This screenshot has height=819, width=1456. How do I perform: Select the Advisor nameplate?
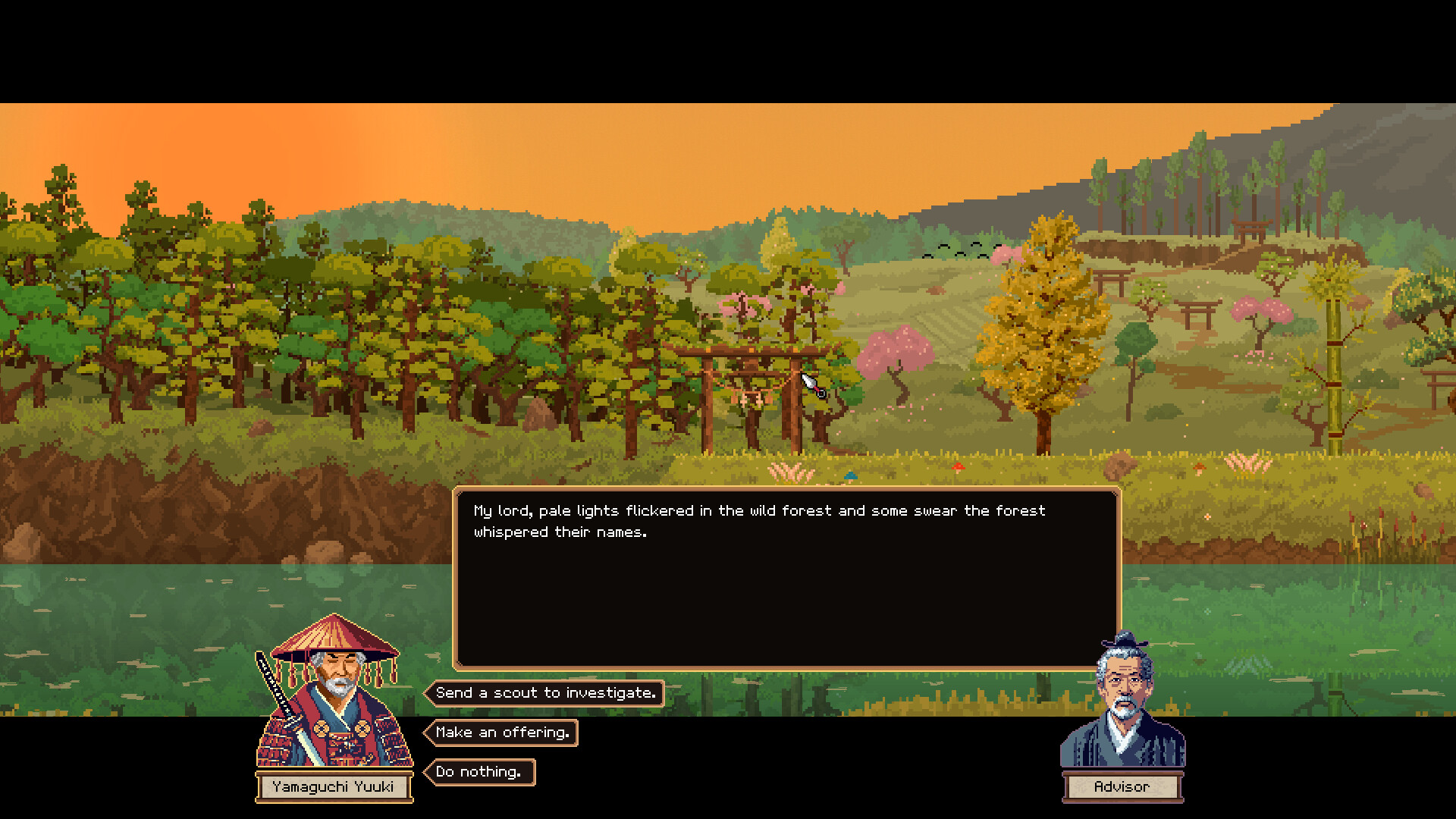click(1122, 787)
